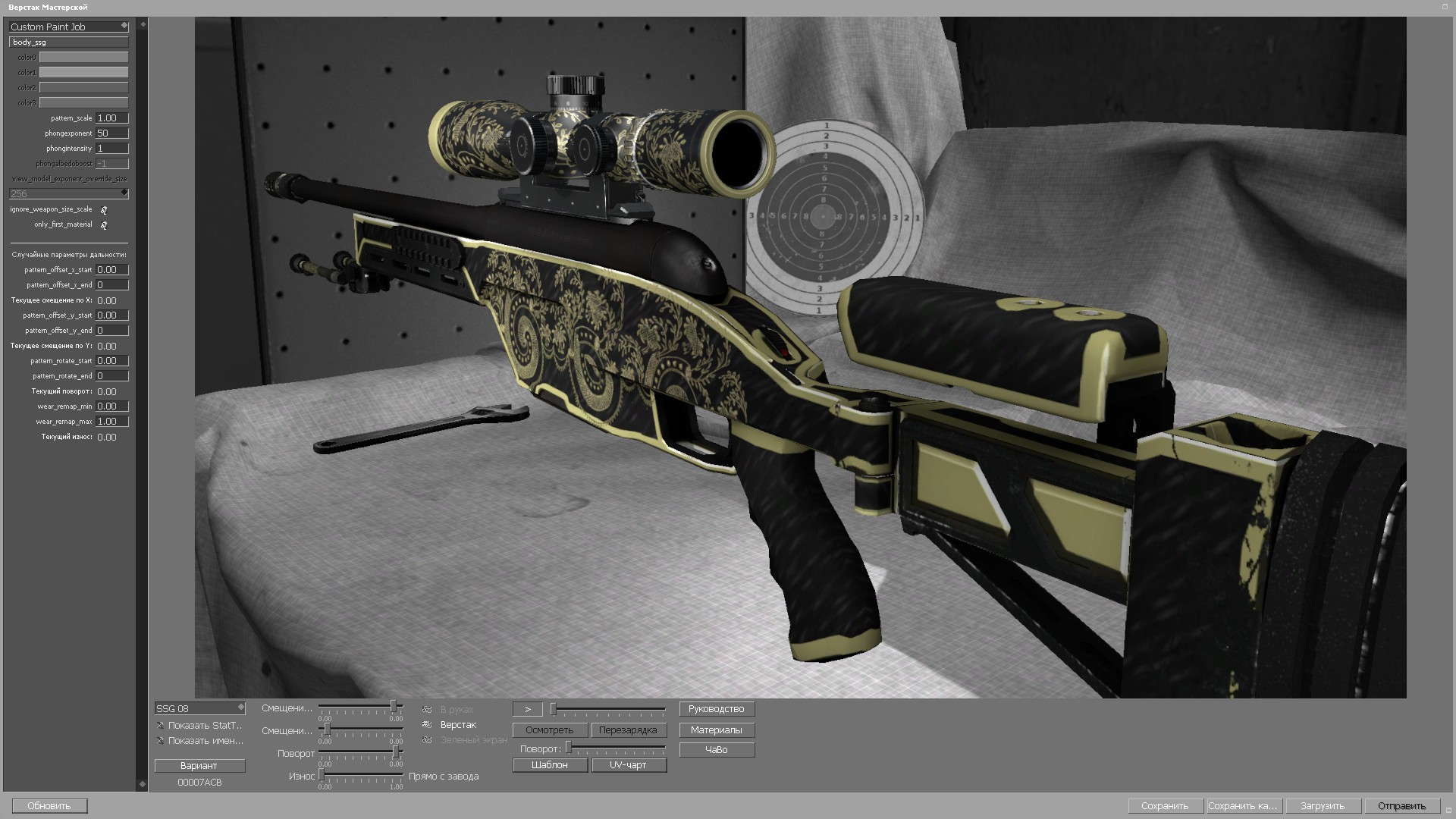Select the Верстак workbench view icon
The height and width of the screenshot is (819, 1456).
[x=427, y=725]
